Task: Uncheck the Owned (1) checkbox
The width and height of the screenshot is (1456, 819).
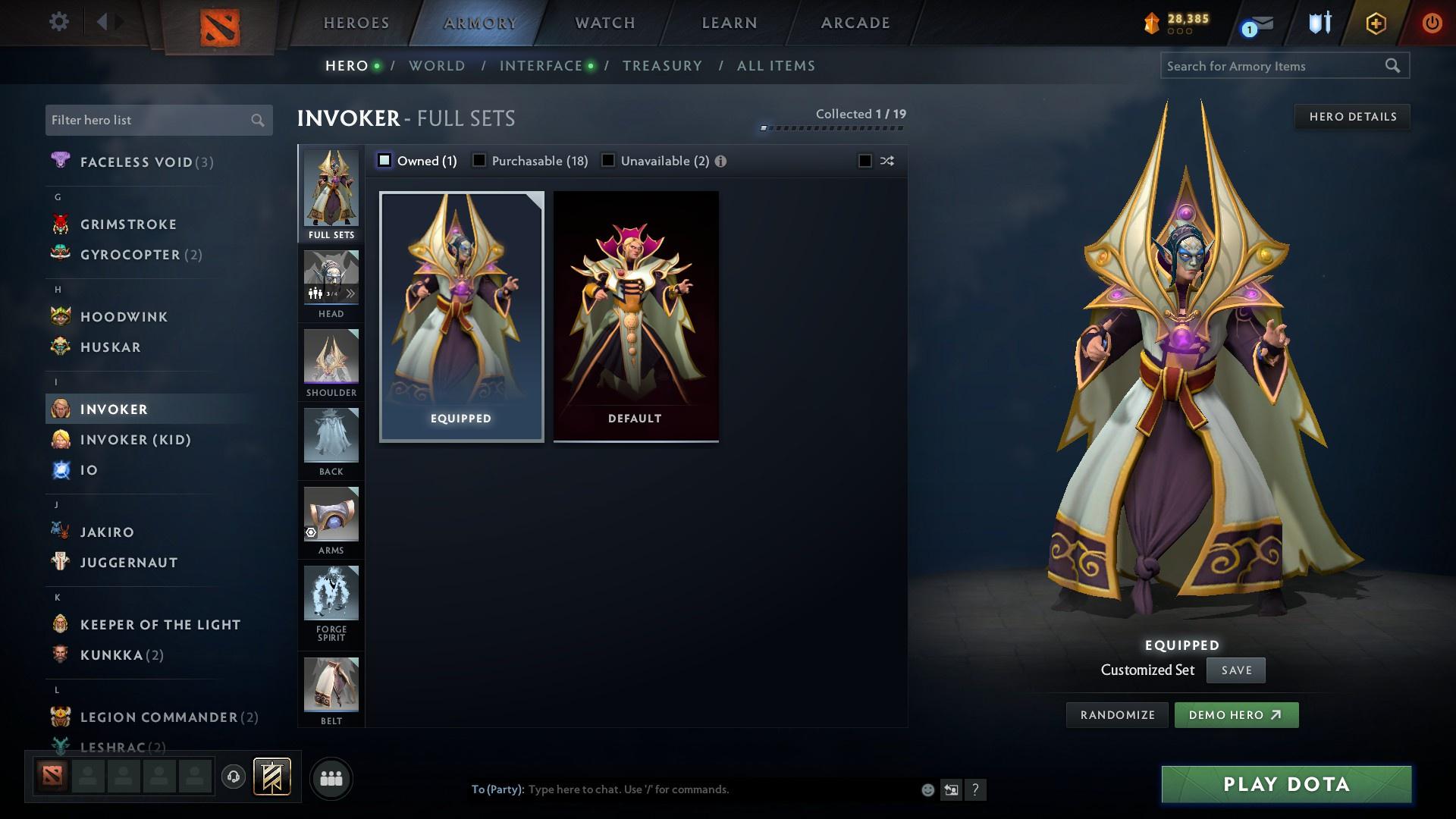Action: (385, 161)
